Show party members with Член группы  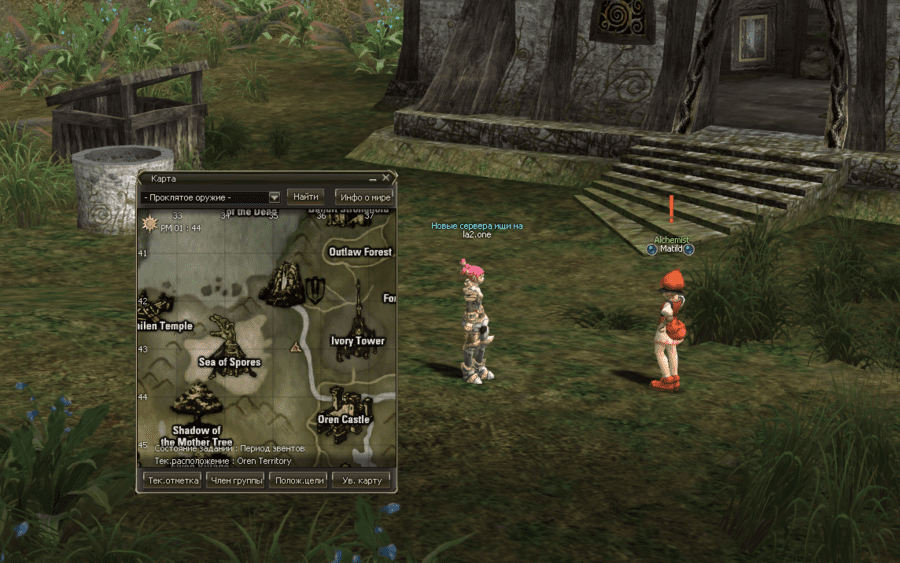tap(237, 481)
